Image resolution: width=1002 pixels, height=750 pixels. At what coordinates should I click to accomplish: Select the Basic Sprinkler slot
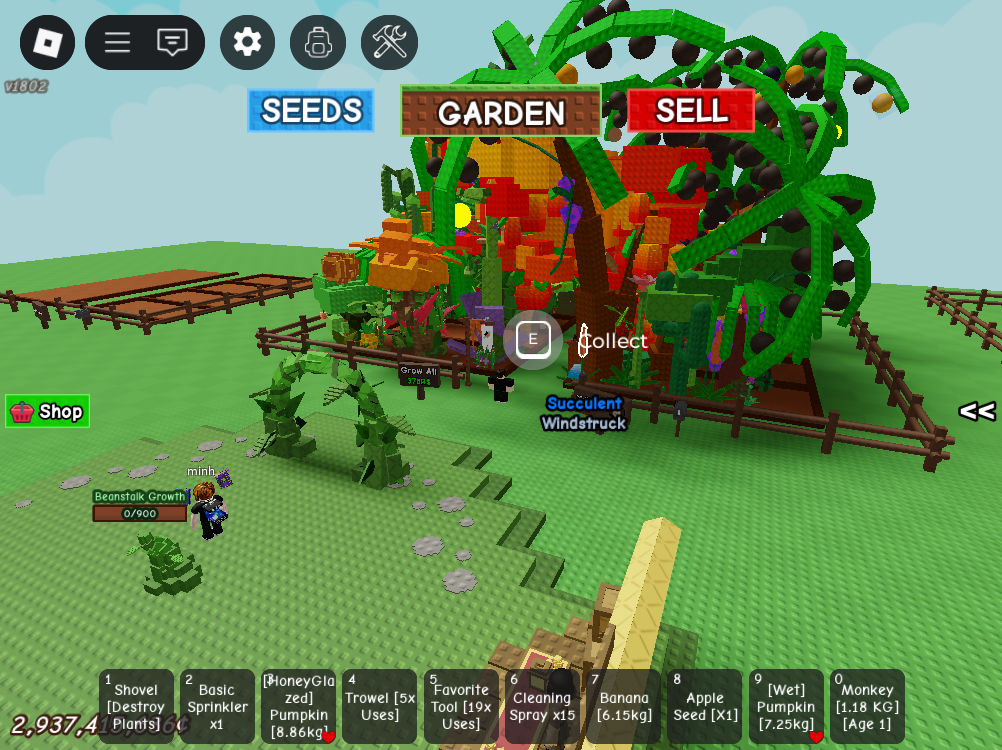(217, 706)
